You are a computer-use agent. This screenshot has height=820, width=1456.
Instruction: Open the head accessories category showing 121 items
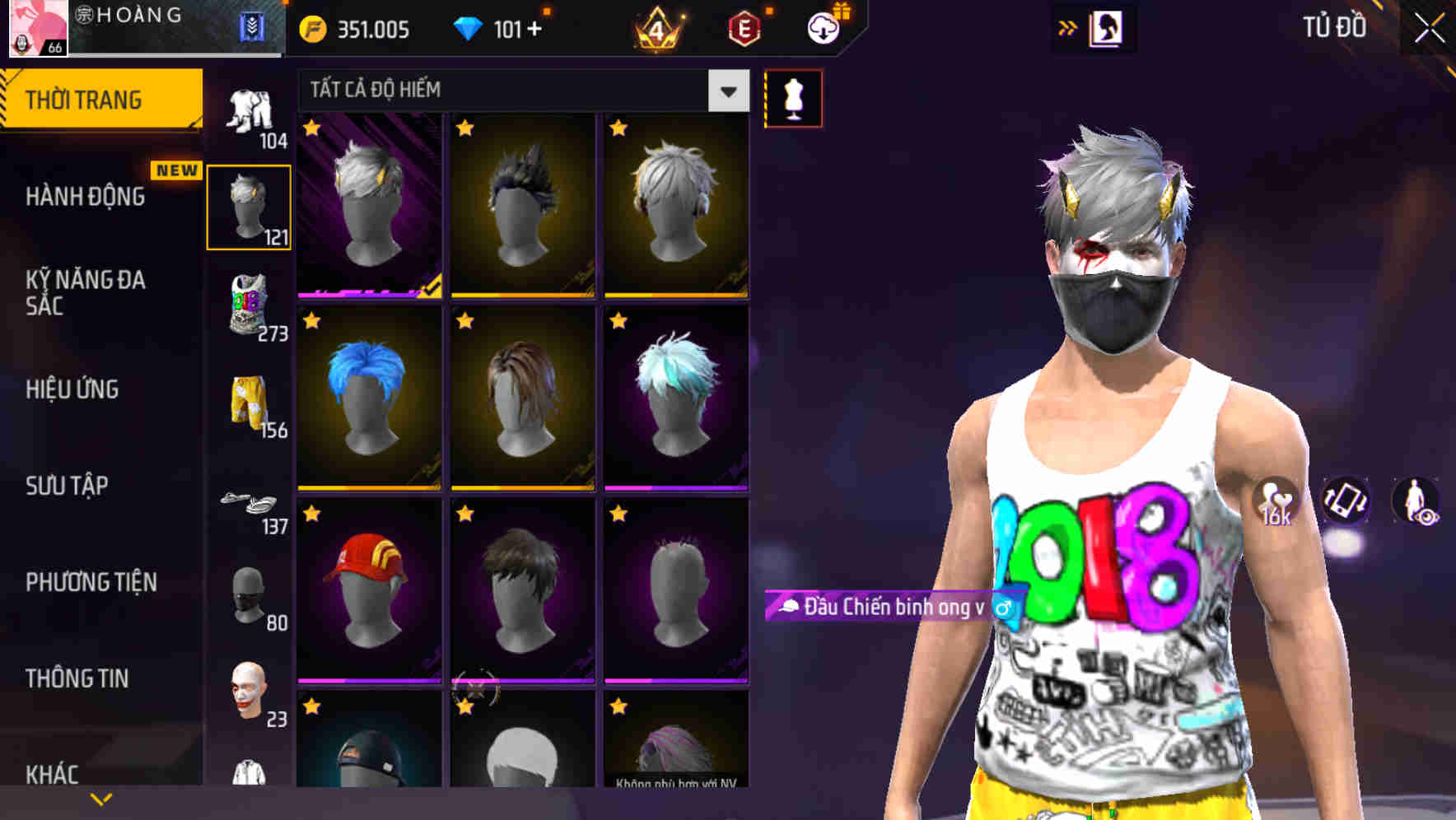pos(250,204)
